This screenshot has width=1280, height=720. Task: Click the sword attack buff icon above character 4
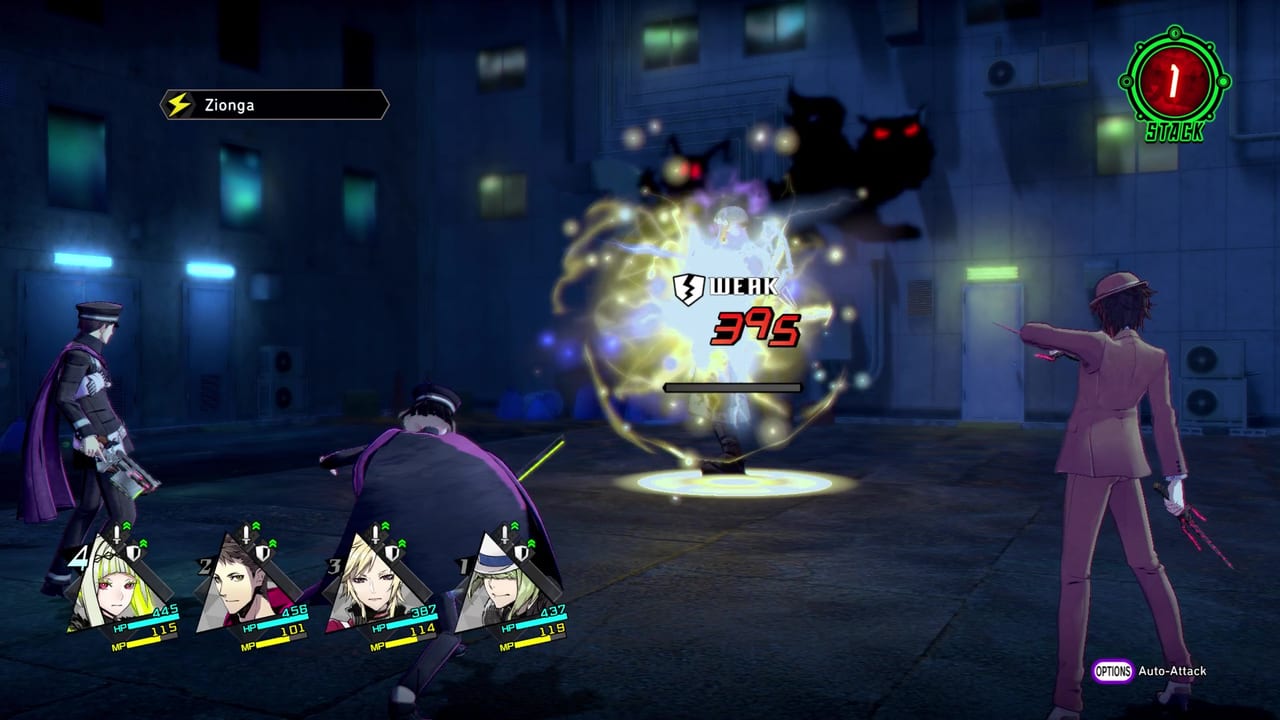117,531
